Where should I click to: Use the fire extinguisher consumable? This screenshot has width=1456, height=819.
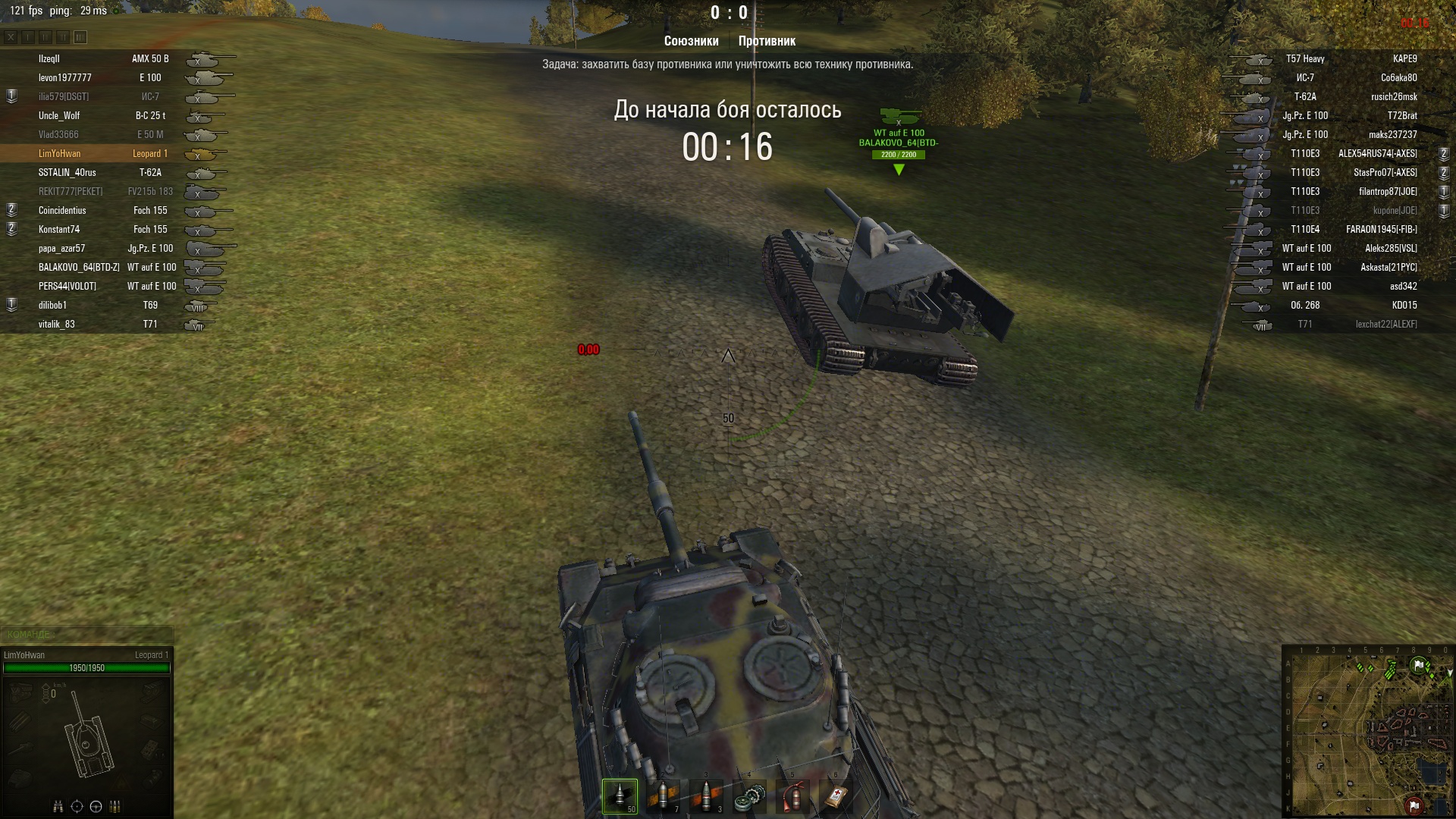(792, 795)
